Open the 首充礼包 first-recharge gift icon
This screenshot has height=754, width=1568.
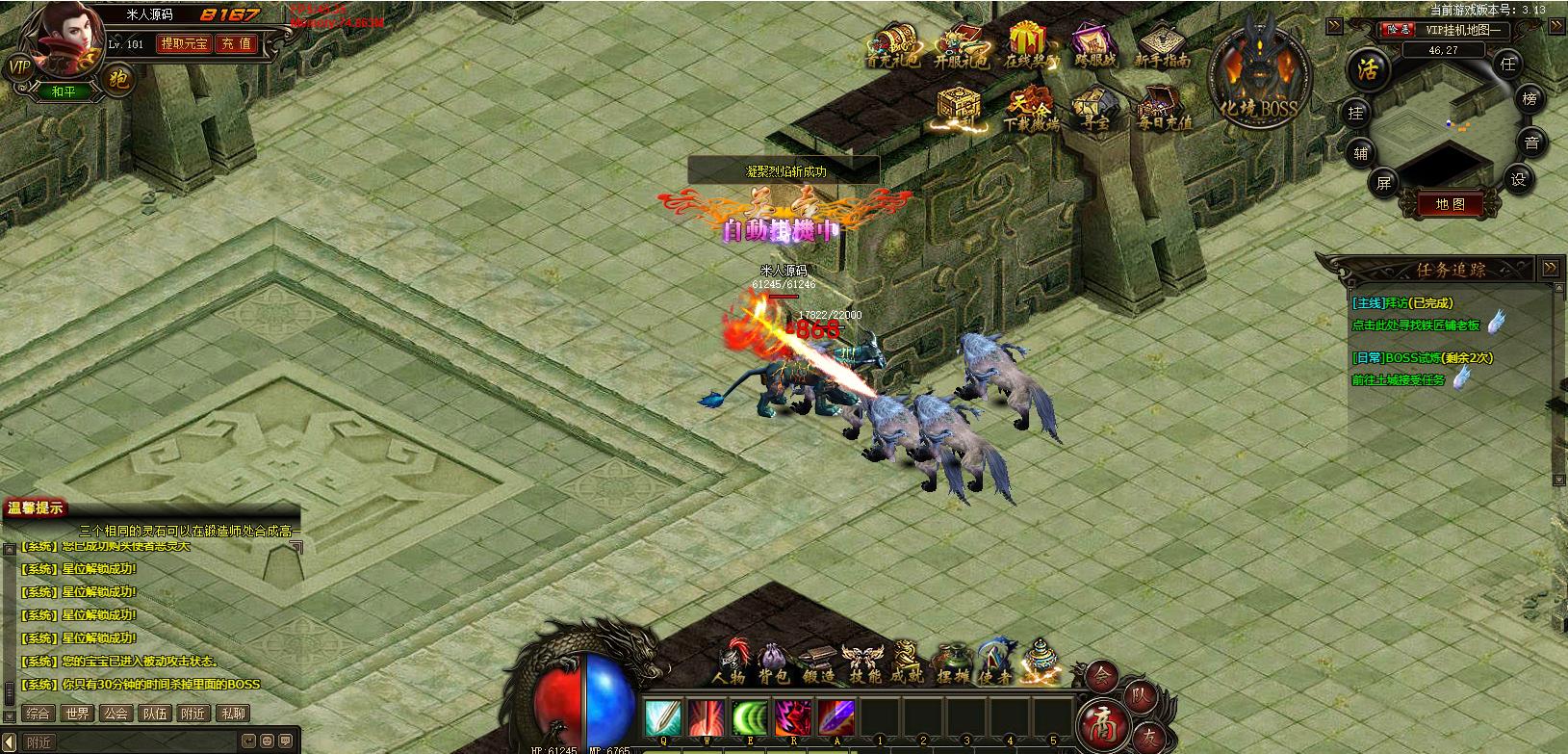[891, 45]
